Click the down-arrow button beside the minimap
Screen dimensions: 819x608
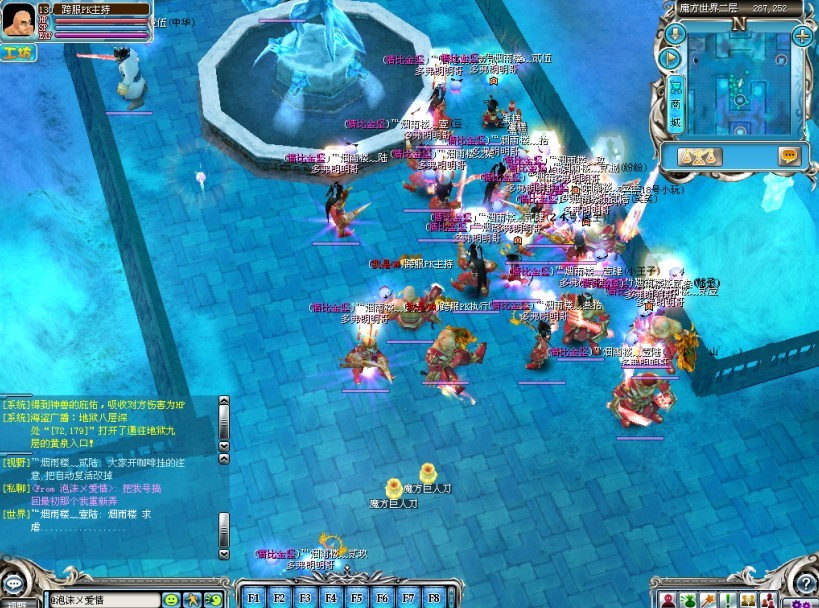coord(675,36)
